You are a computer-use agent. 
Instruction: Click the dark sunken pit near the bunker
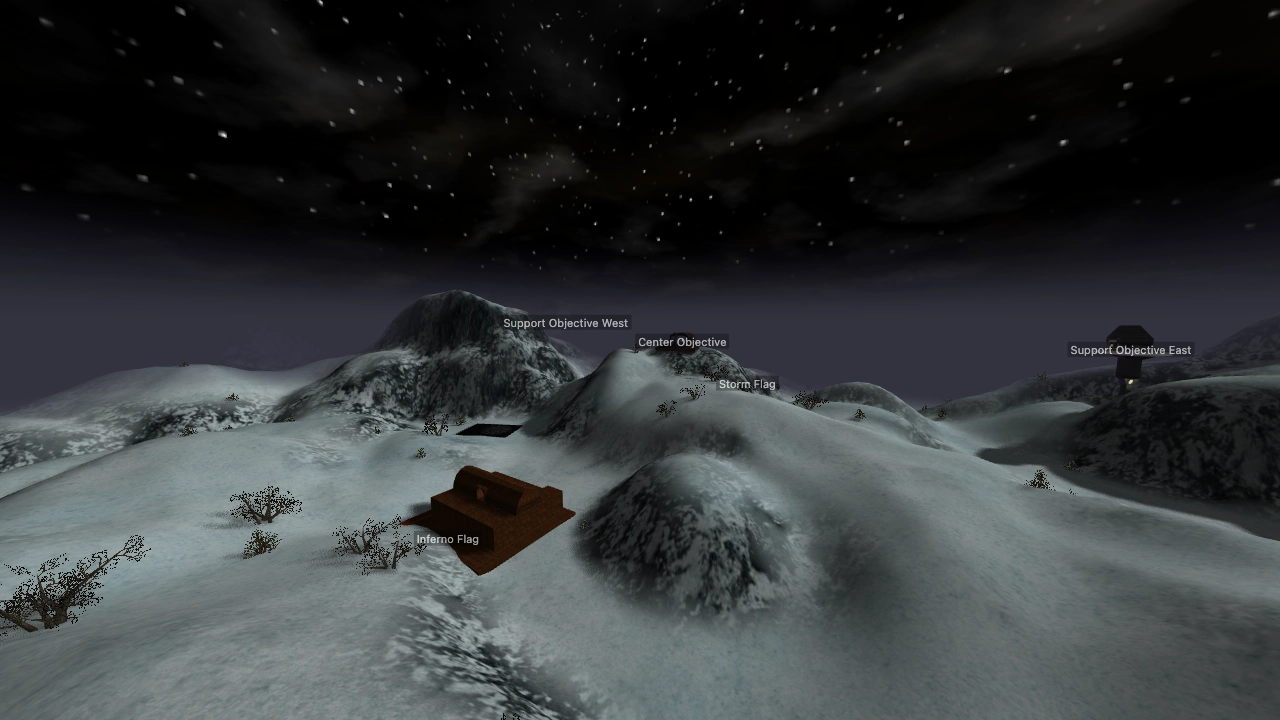coord(488,429)
